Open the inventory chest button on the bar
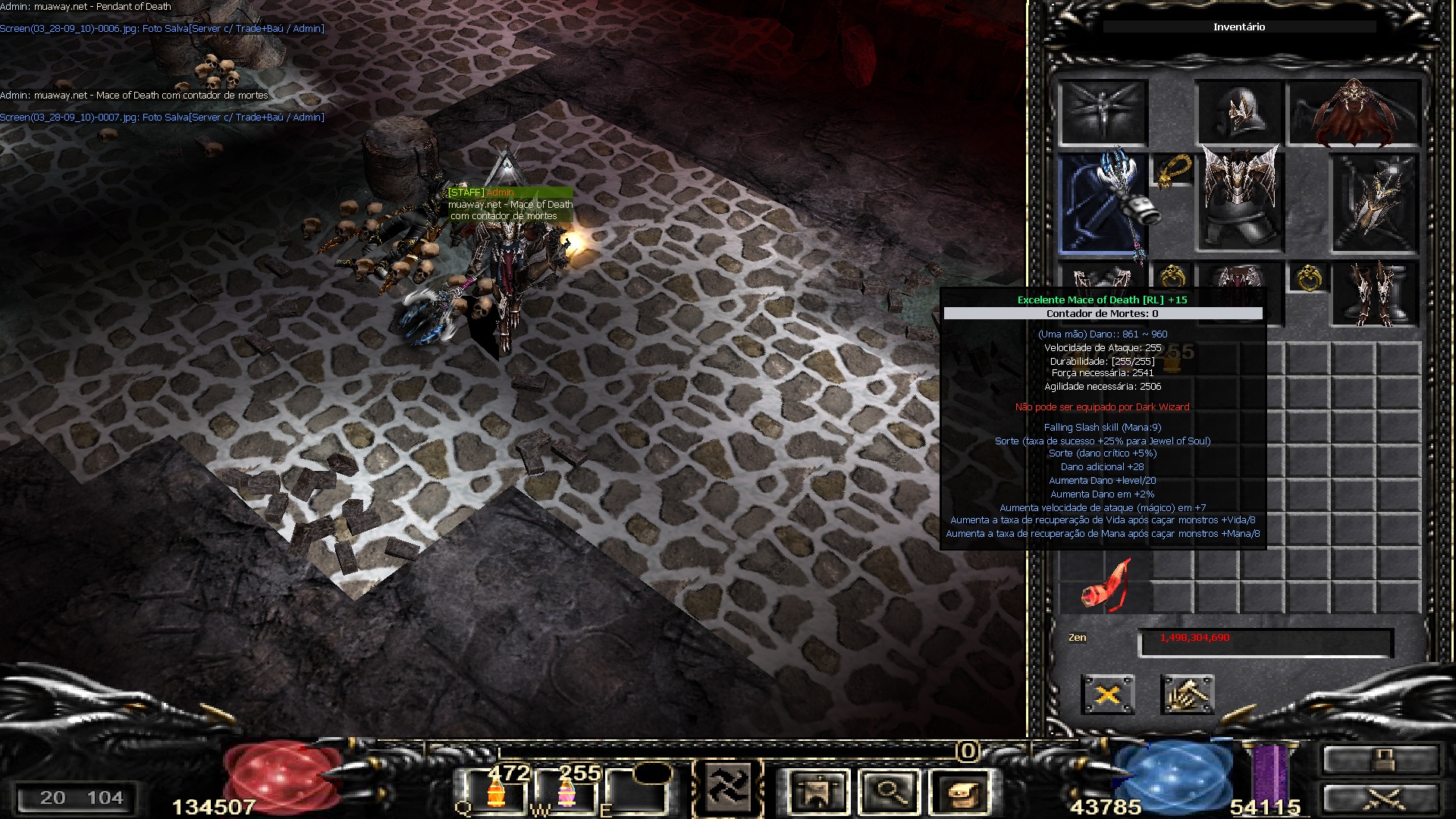Image resolution: width=1456 pixels, height=819 pixels. [x=959, y=792]
